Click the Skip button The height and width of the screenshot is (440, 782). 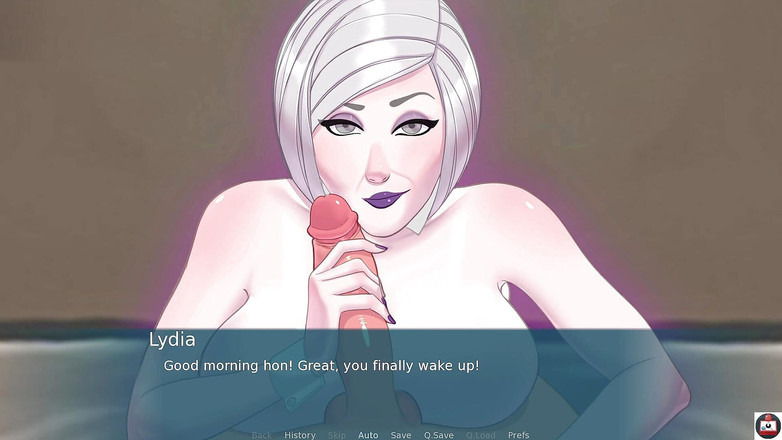(x=337, y=435)
